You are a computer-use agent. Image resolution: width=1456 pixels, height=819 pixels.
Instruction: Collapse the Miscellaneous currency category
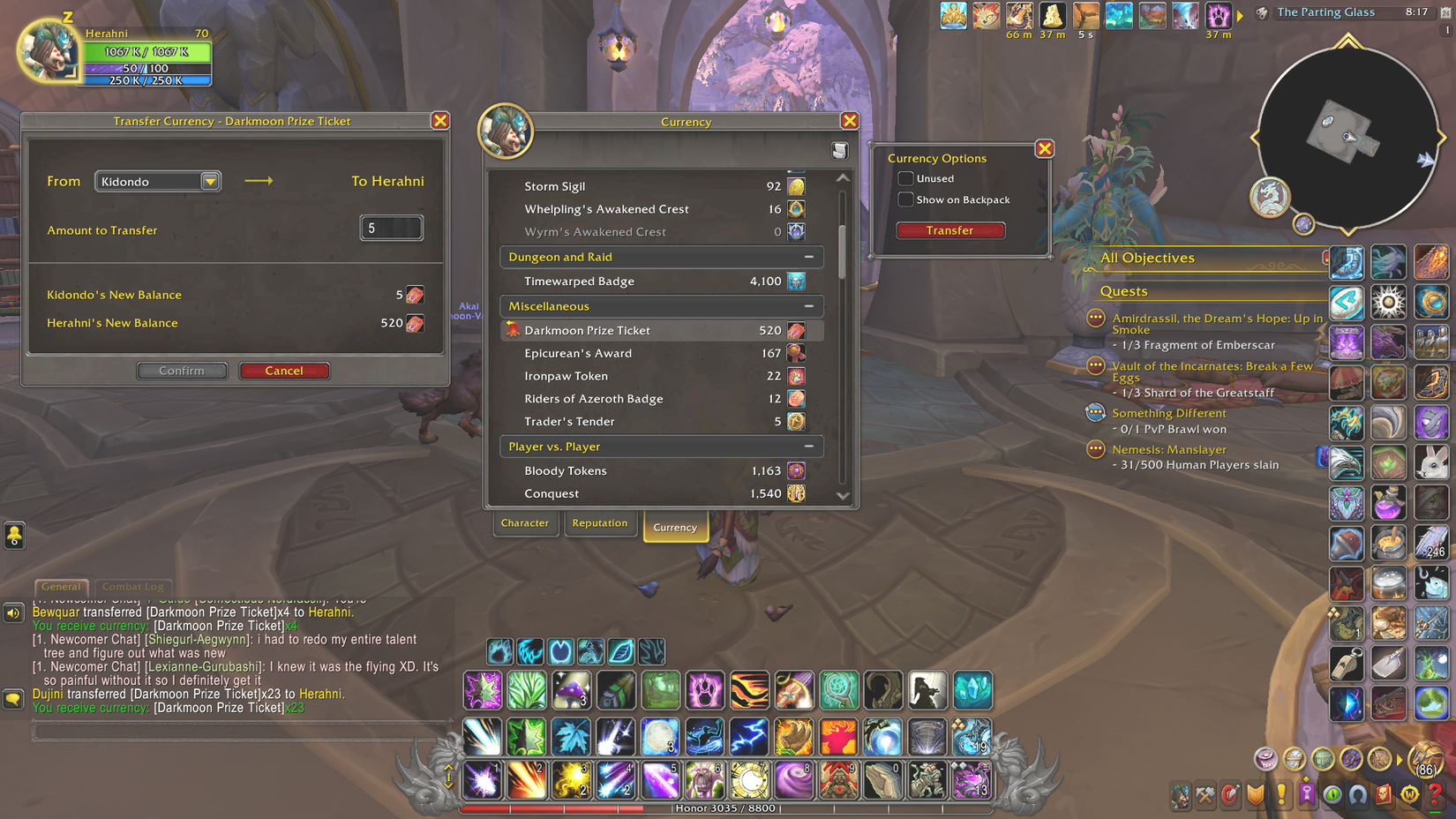[808, 306]
